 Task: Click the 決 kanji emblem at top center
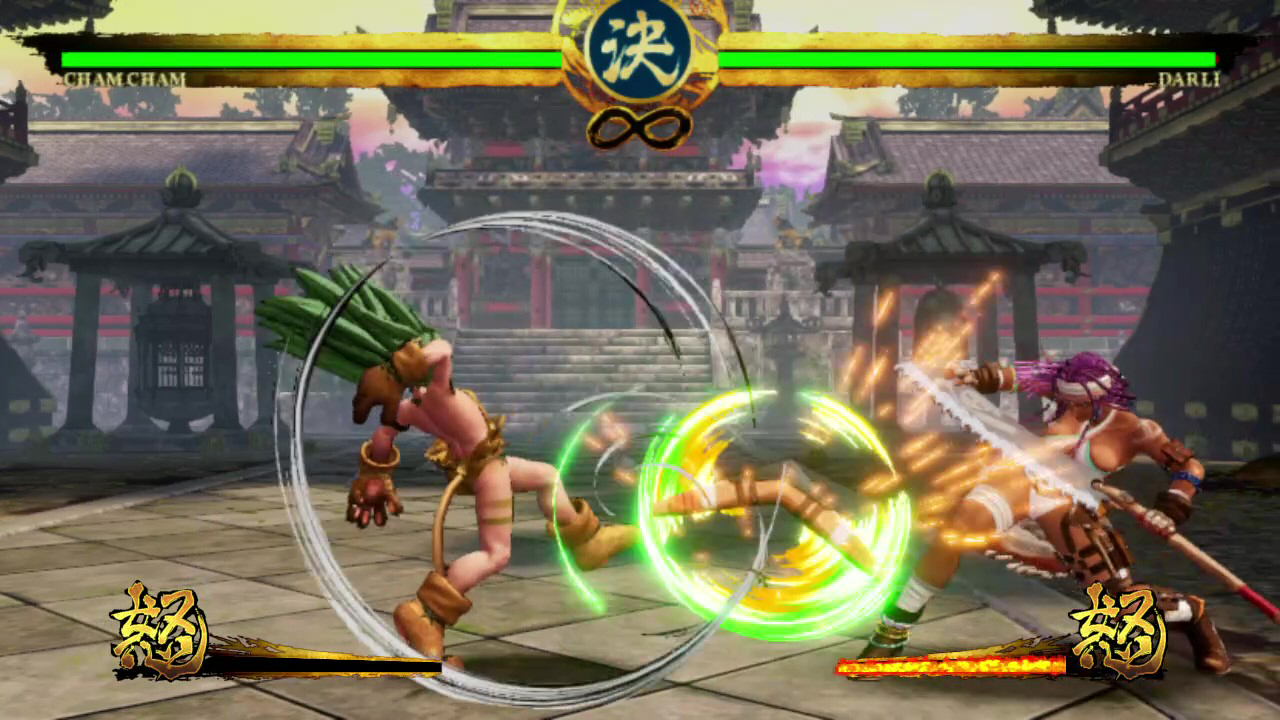coord(640,47)
